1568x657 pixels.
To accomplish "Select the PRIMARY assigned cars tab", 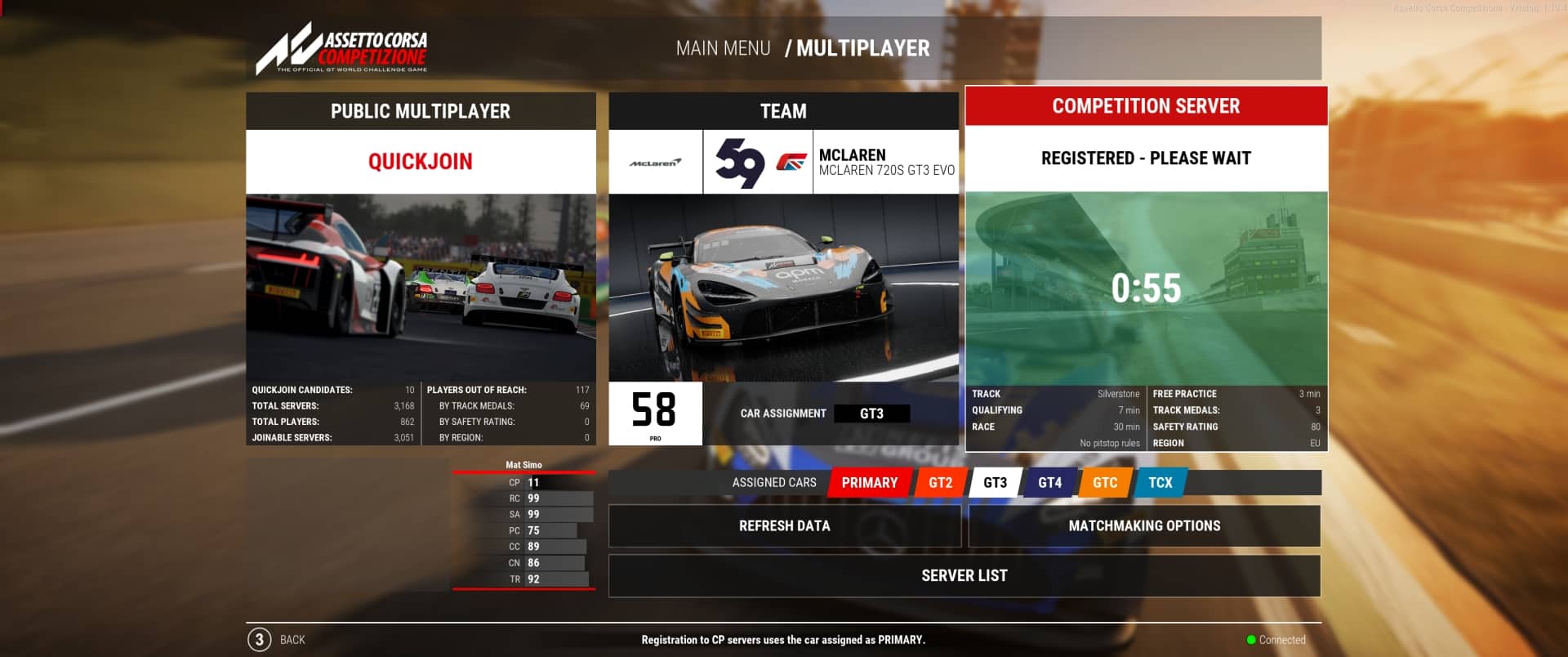I will coord(868,482).
